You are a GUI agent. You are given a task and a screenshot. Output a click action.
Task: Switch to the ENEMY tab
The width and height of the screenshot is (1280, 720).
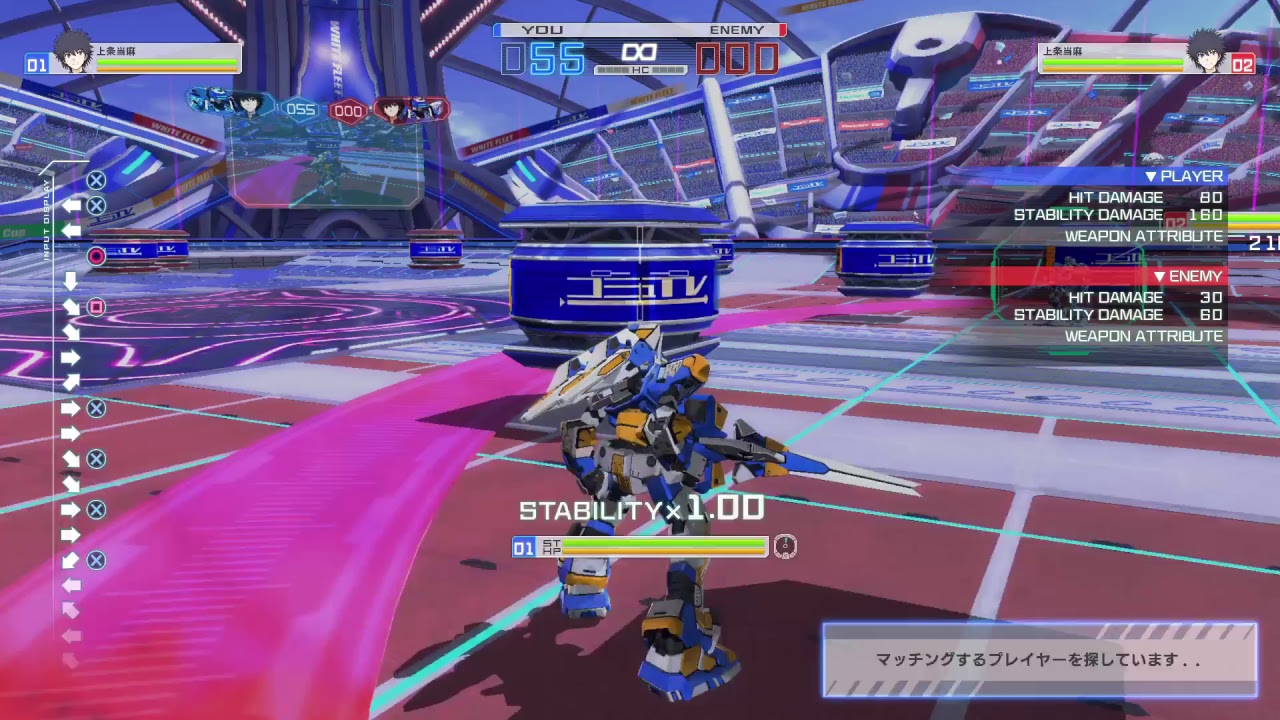pos(737,29)
